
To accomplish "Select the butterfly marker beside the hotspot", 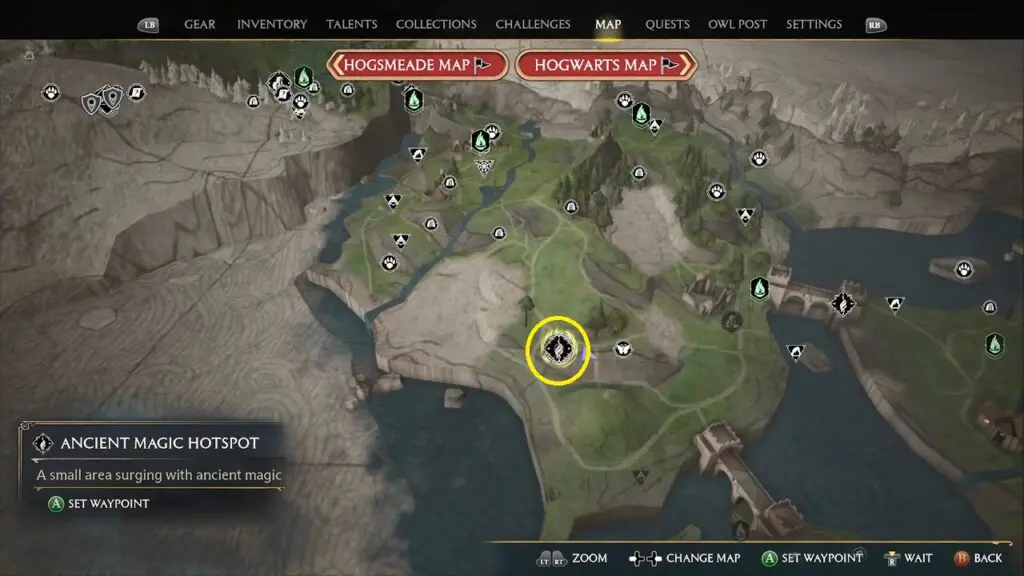I will click(623, 348).
